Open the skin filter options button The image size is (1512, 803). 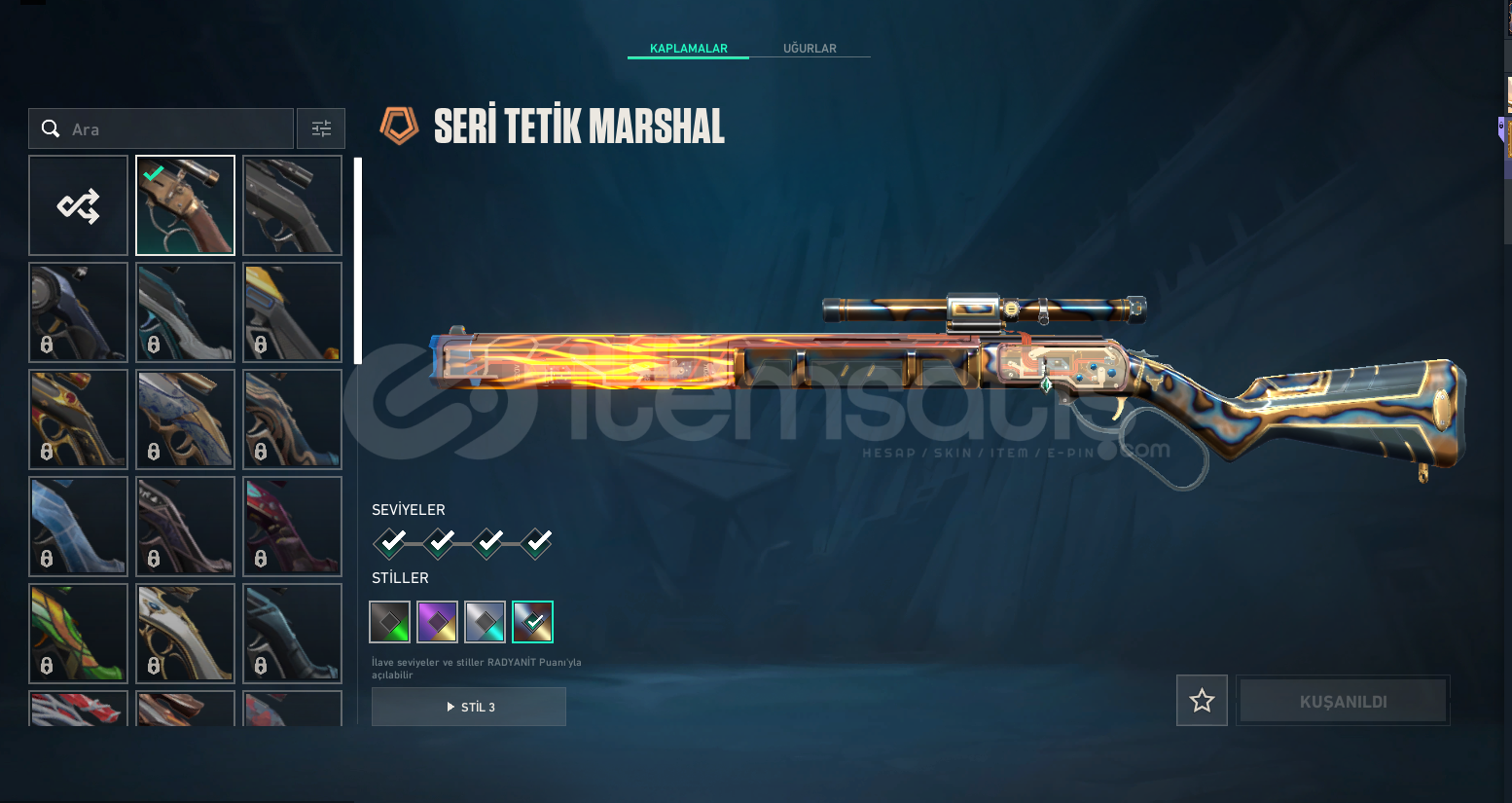tap(321, 128)
